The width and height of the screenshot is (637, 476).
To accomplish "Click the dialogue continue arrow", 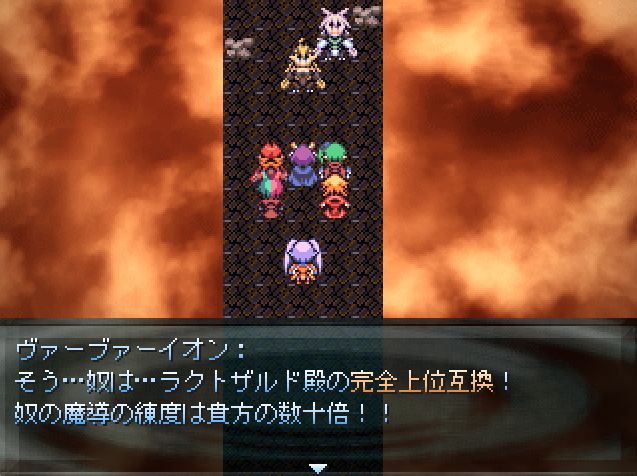I will click(x=318, y=466).
